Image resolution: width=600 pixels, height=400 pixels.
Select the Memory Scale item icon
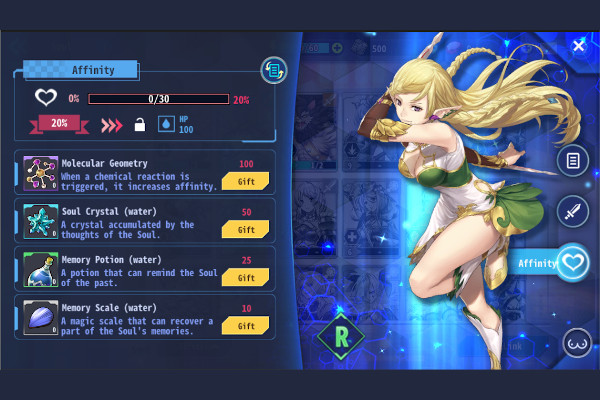pos(40,317)
